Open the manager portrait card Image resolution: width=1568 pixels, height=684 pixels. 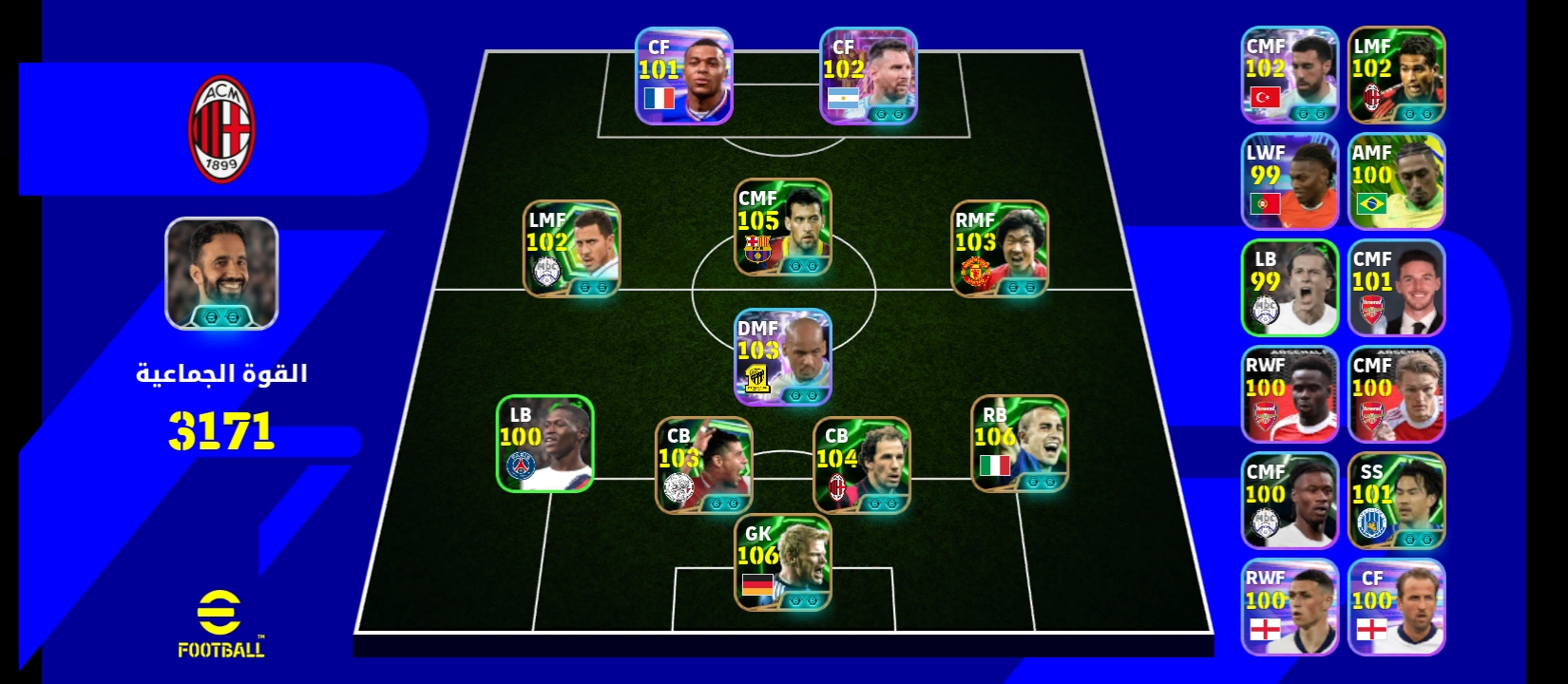tap(221, 274)
